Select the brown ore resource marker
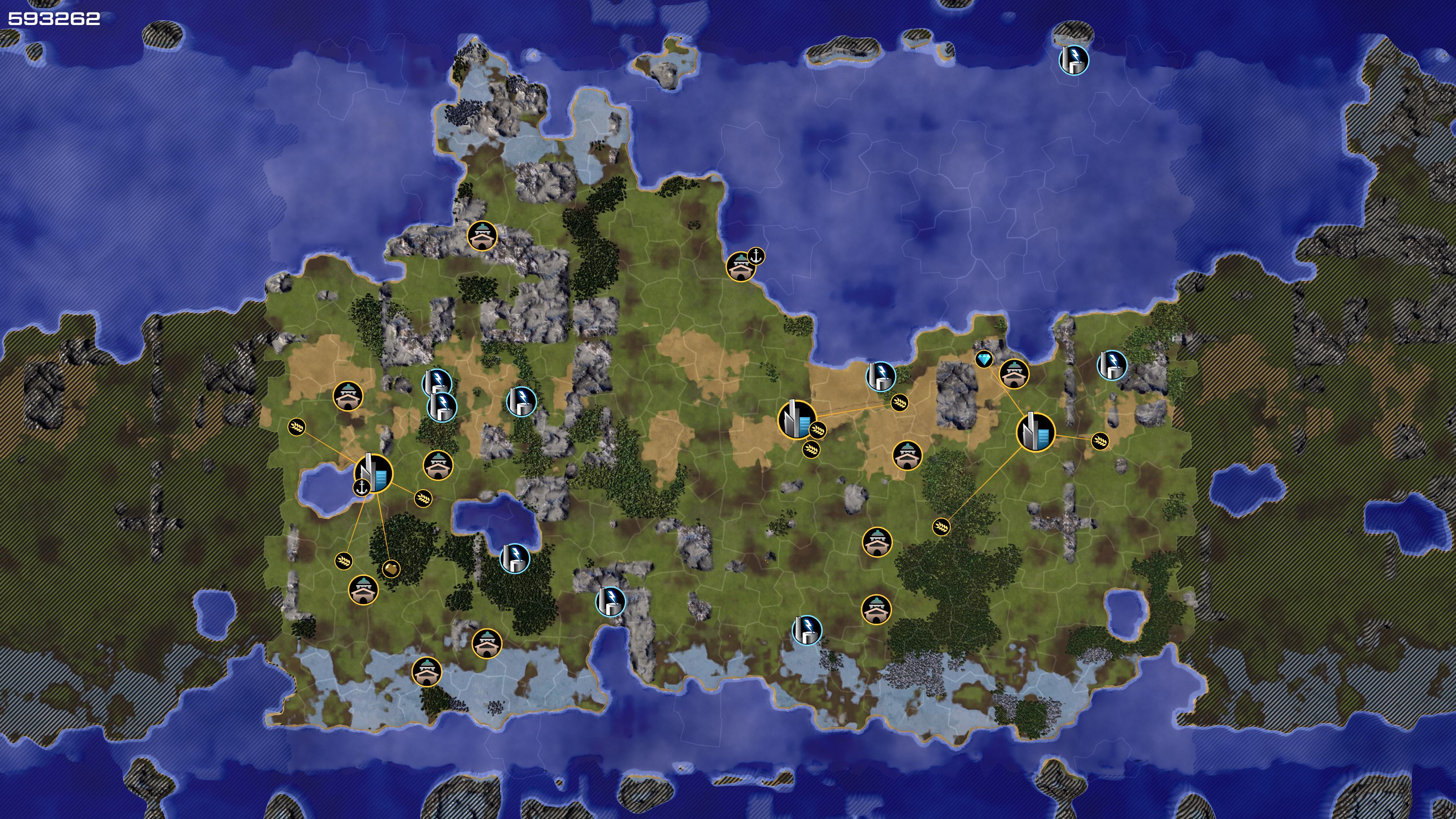 click(x=391, y=568)
